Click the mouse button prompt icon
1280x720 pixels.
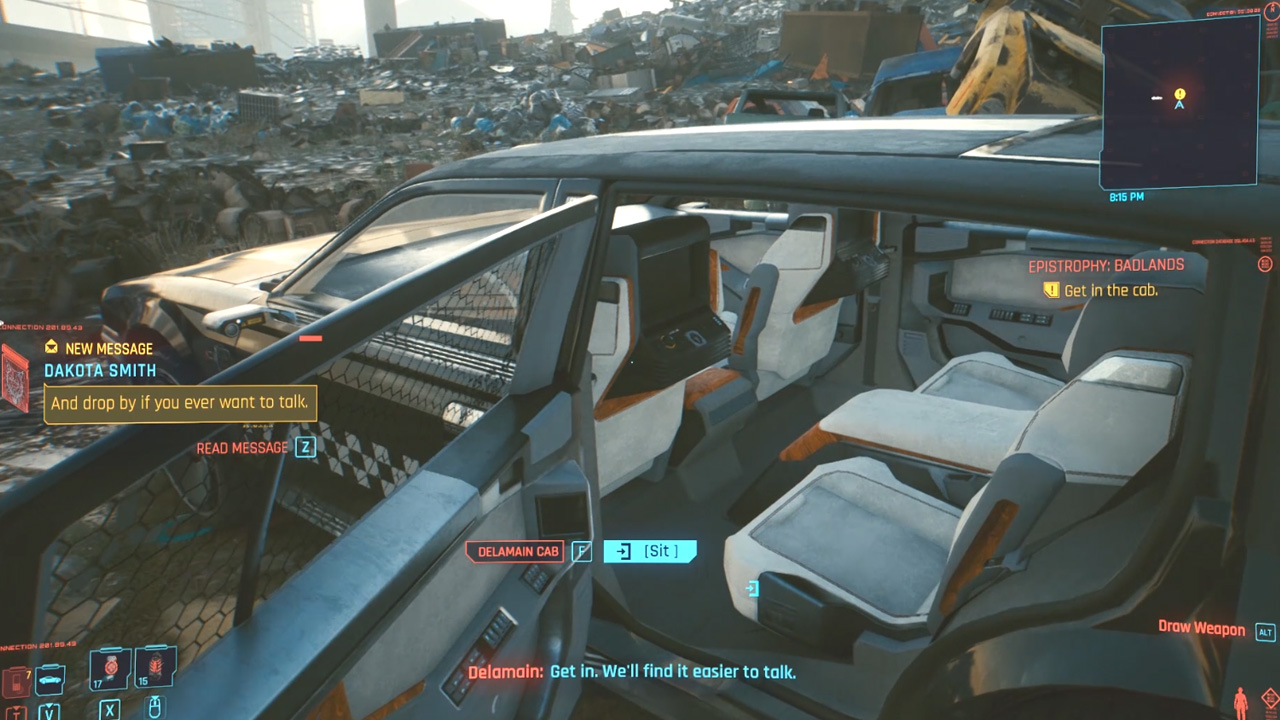[153, 707]
